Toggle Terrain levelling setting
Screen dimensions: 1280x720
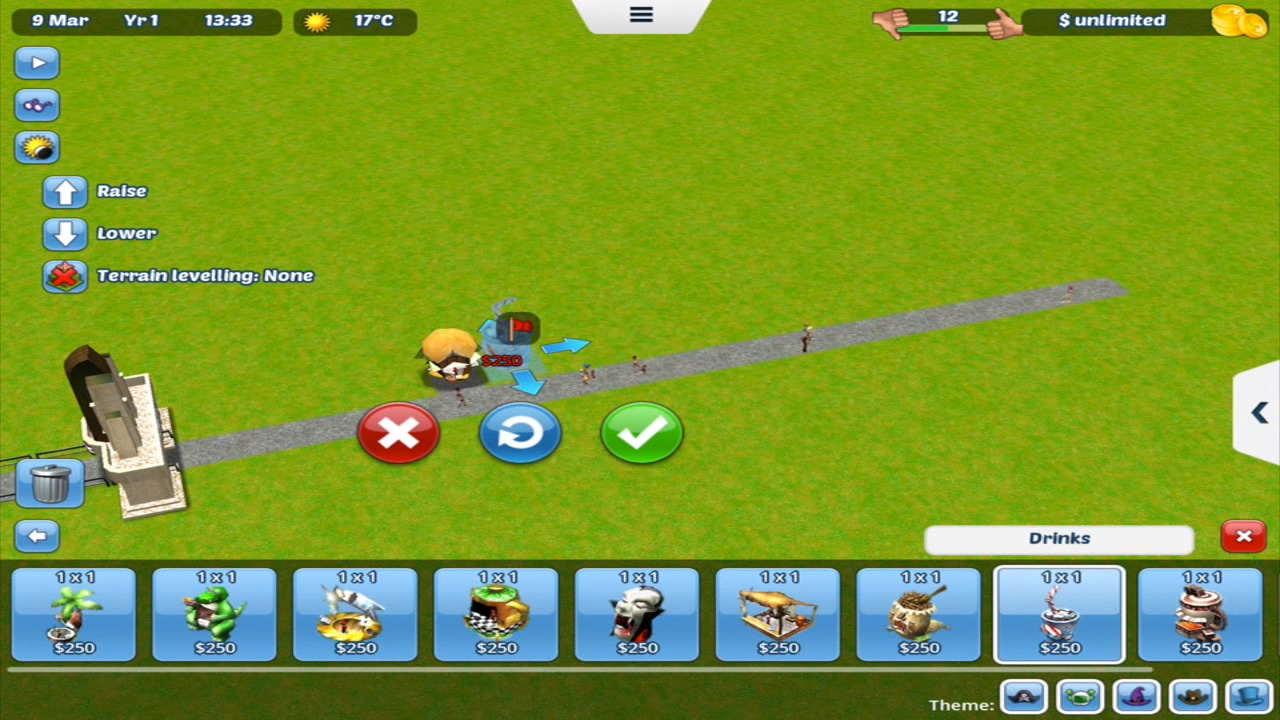point(65,275)
